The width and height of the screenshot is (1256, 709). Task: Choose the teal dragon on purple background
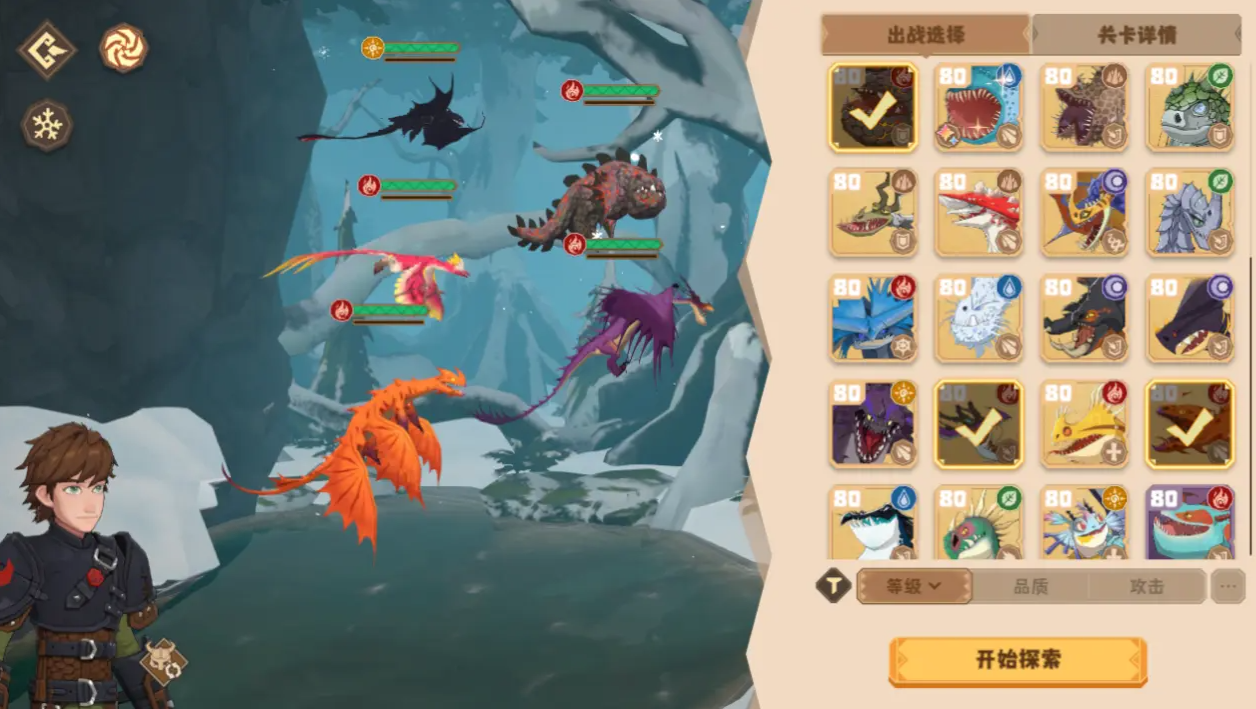point(1190,523)
